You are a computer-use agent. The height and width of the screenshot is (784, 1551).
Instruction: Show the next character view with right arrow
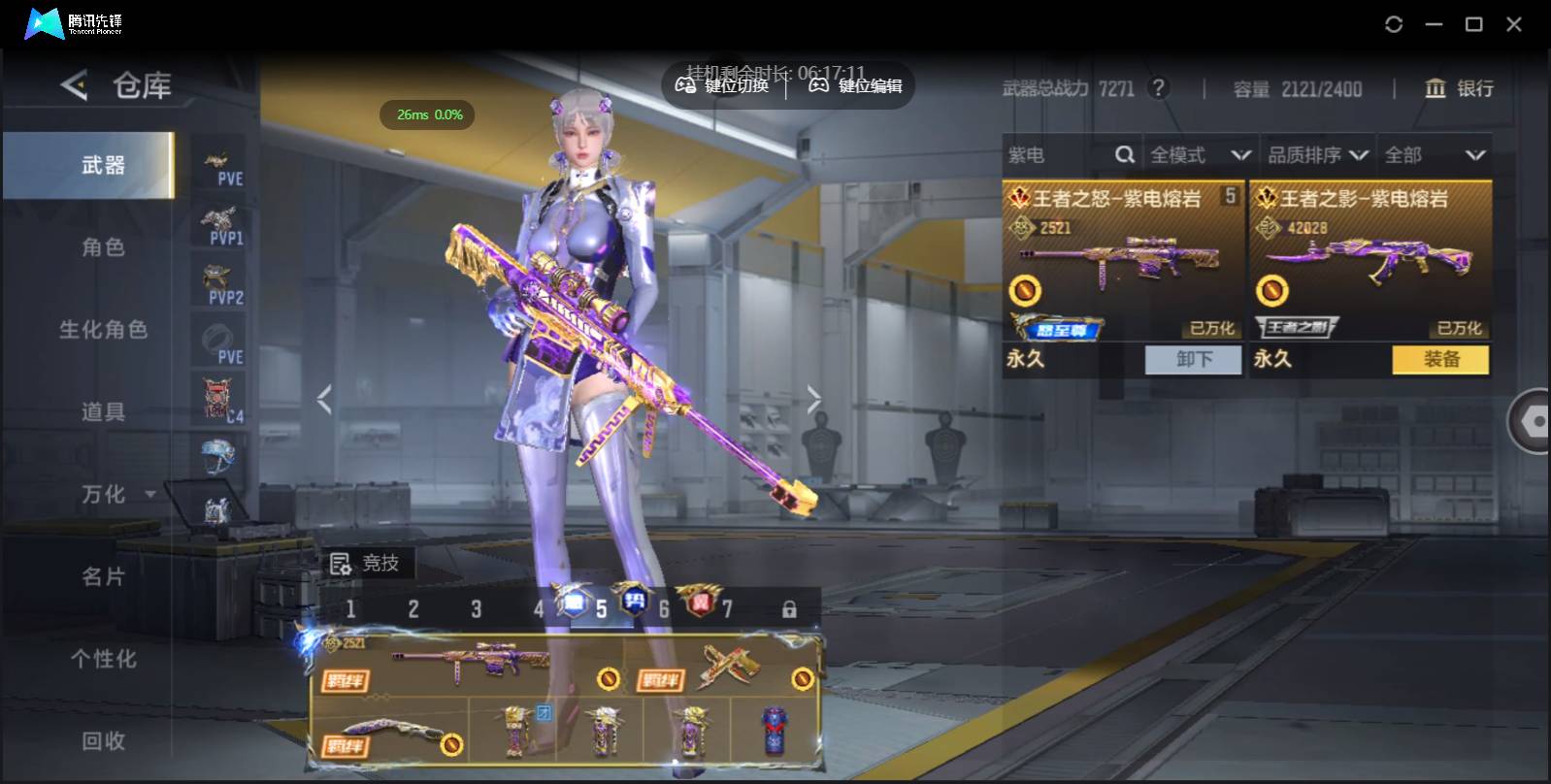pyautogui.click(x=813, y=399)
